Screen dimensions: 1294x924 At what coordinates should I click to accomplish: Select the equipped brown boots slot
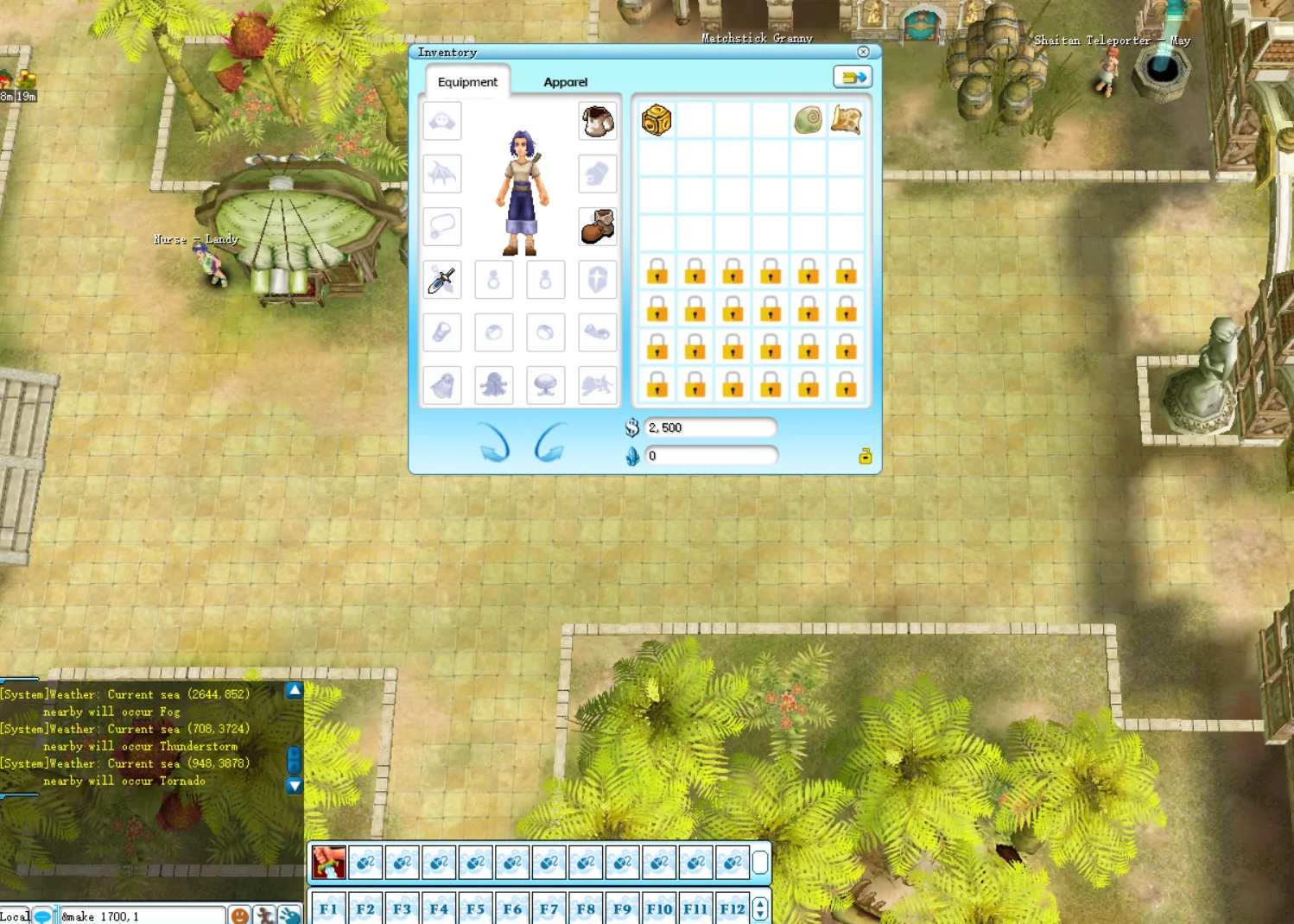click(597, 227)
